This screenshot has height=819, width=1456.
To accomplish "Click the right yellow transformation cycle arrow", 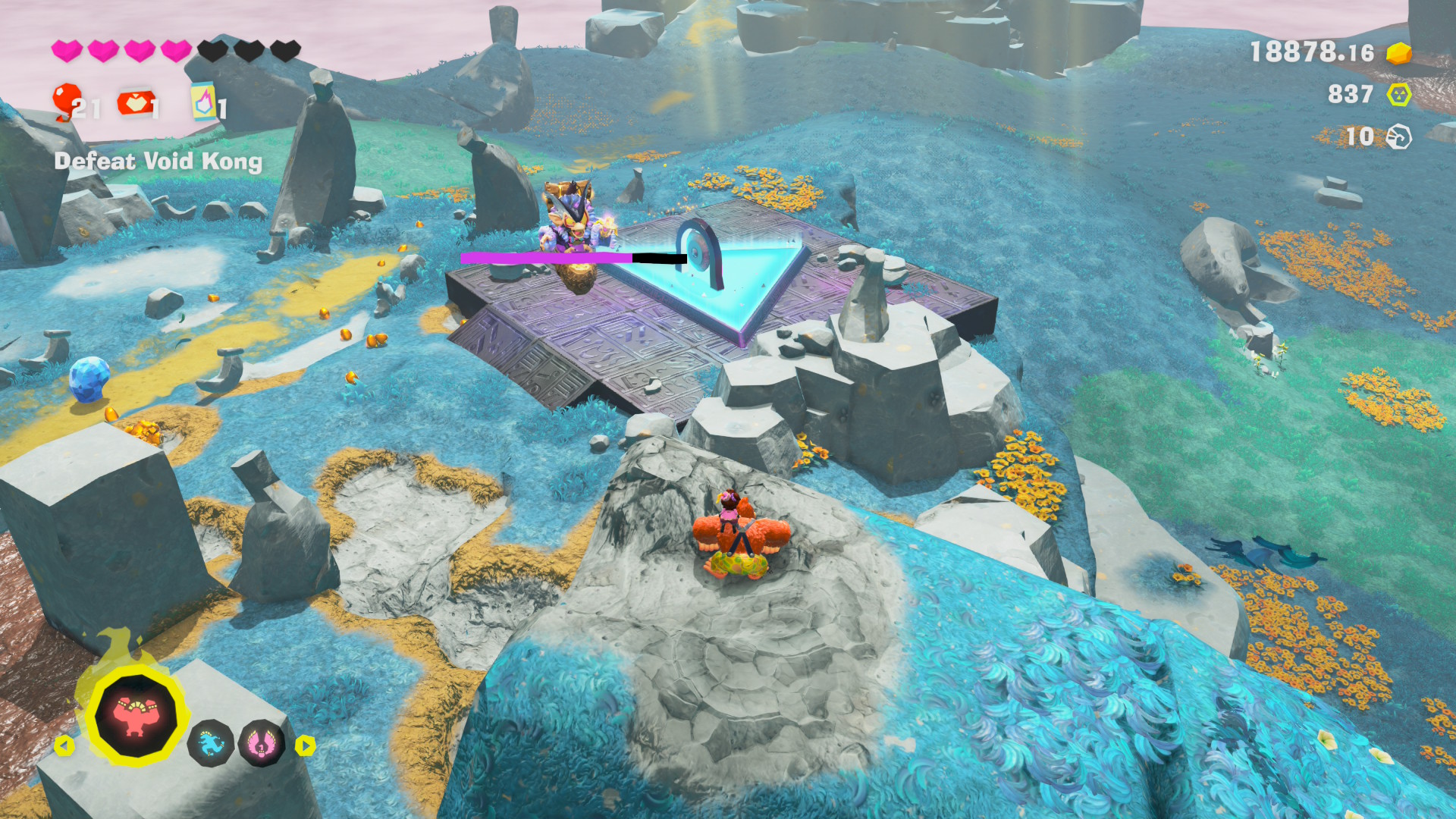I will tap(305, 745).
